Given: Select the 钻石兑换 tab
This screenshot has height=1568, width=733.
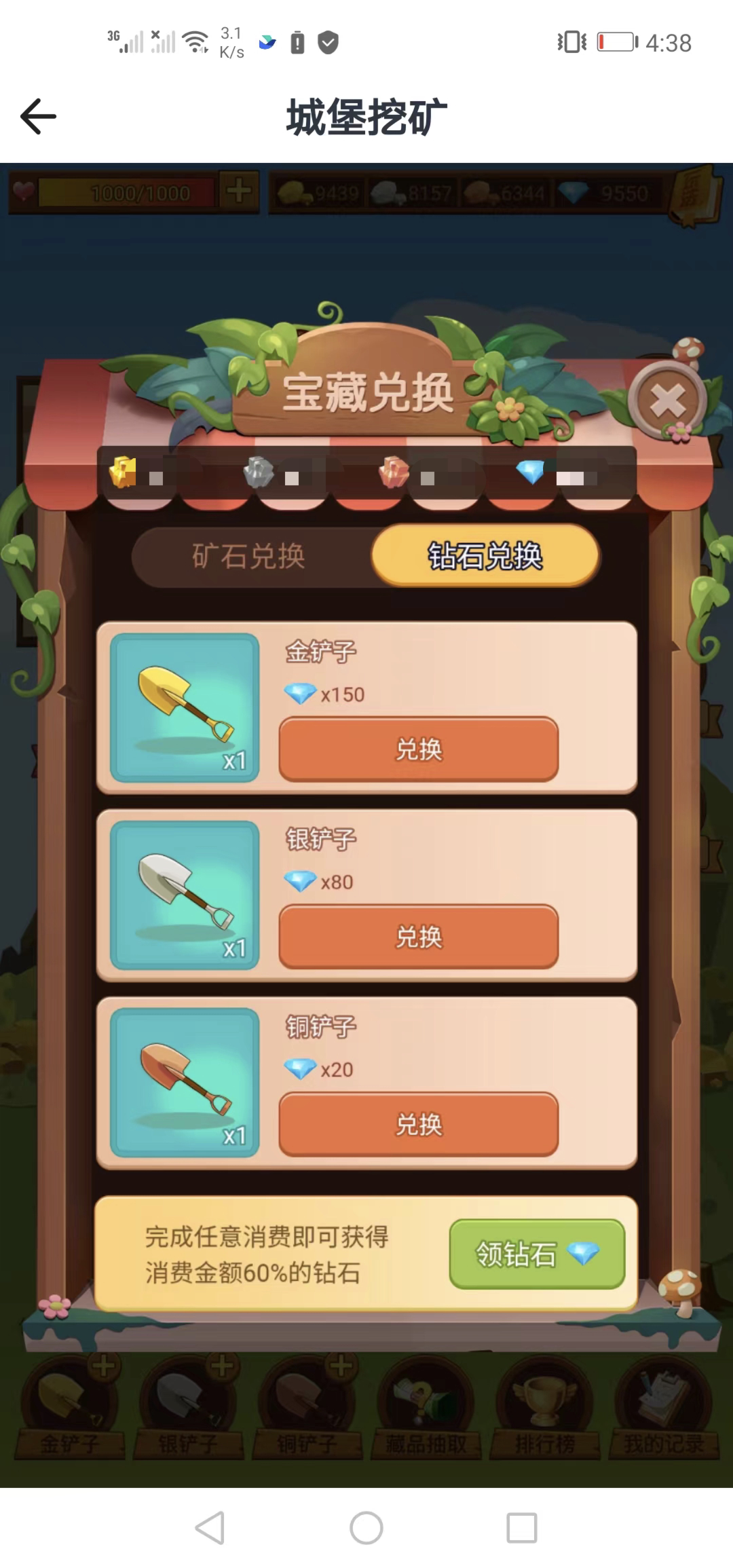Looking at the screenshot, I should 485,557.
